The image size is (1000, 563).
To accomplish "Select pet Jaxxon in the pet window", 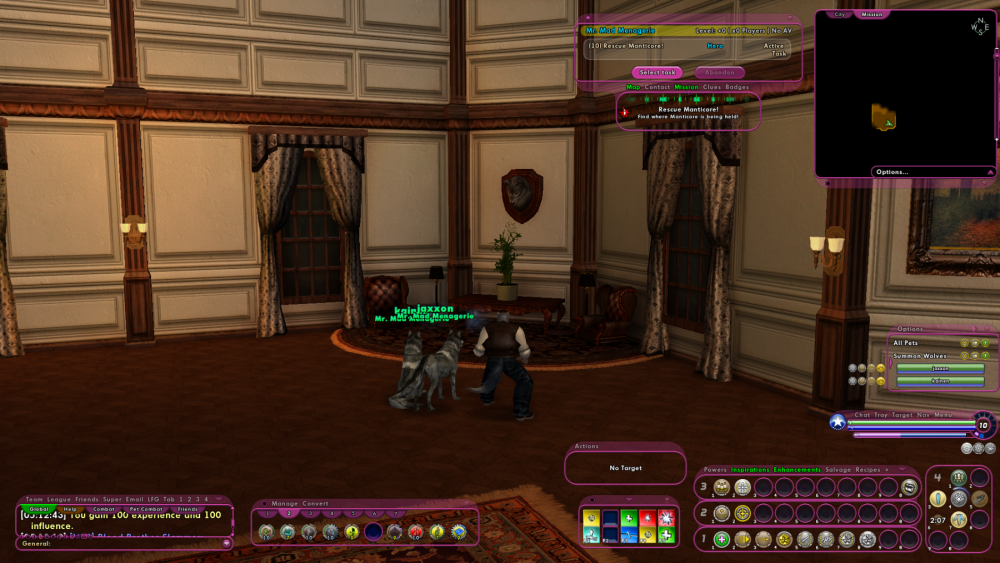I will (x=939, y=368).
